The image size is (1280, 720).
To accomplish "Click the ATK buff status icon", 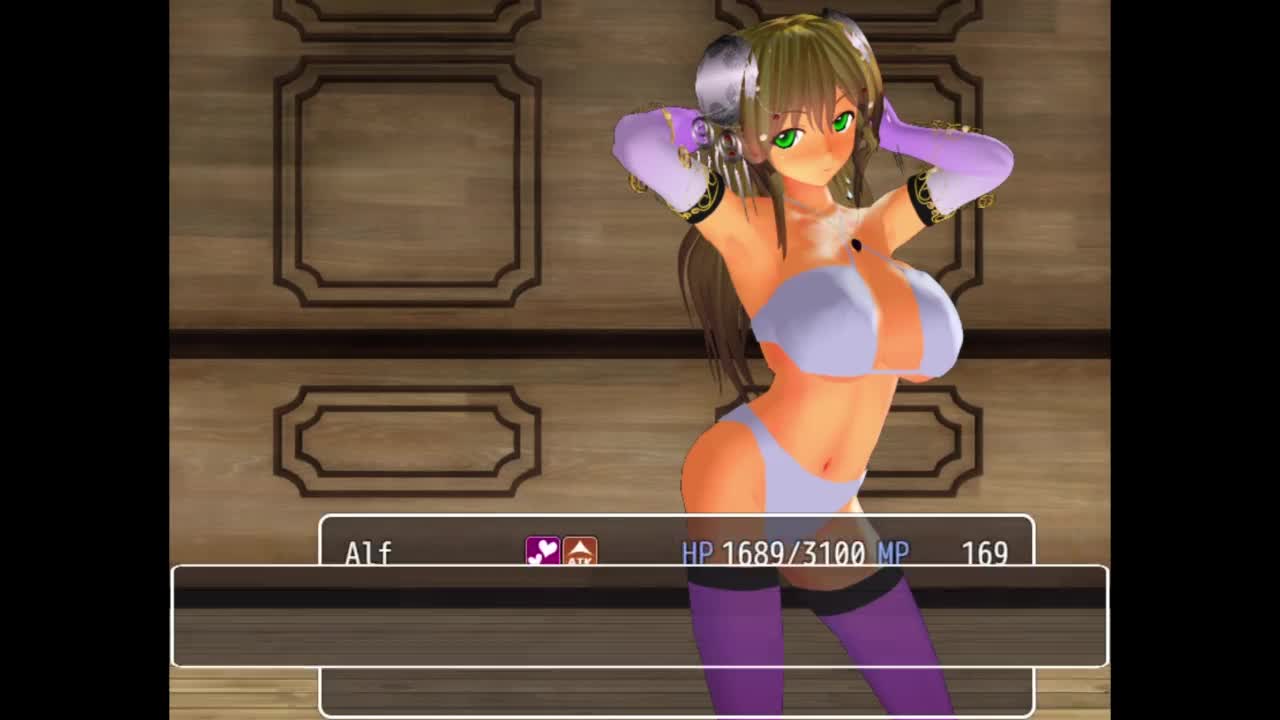I will tap(580, 552).
